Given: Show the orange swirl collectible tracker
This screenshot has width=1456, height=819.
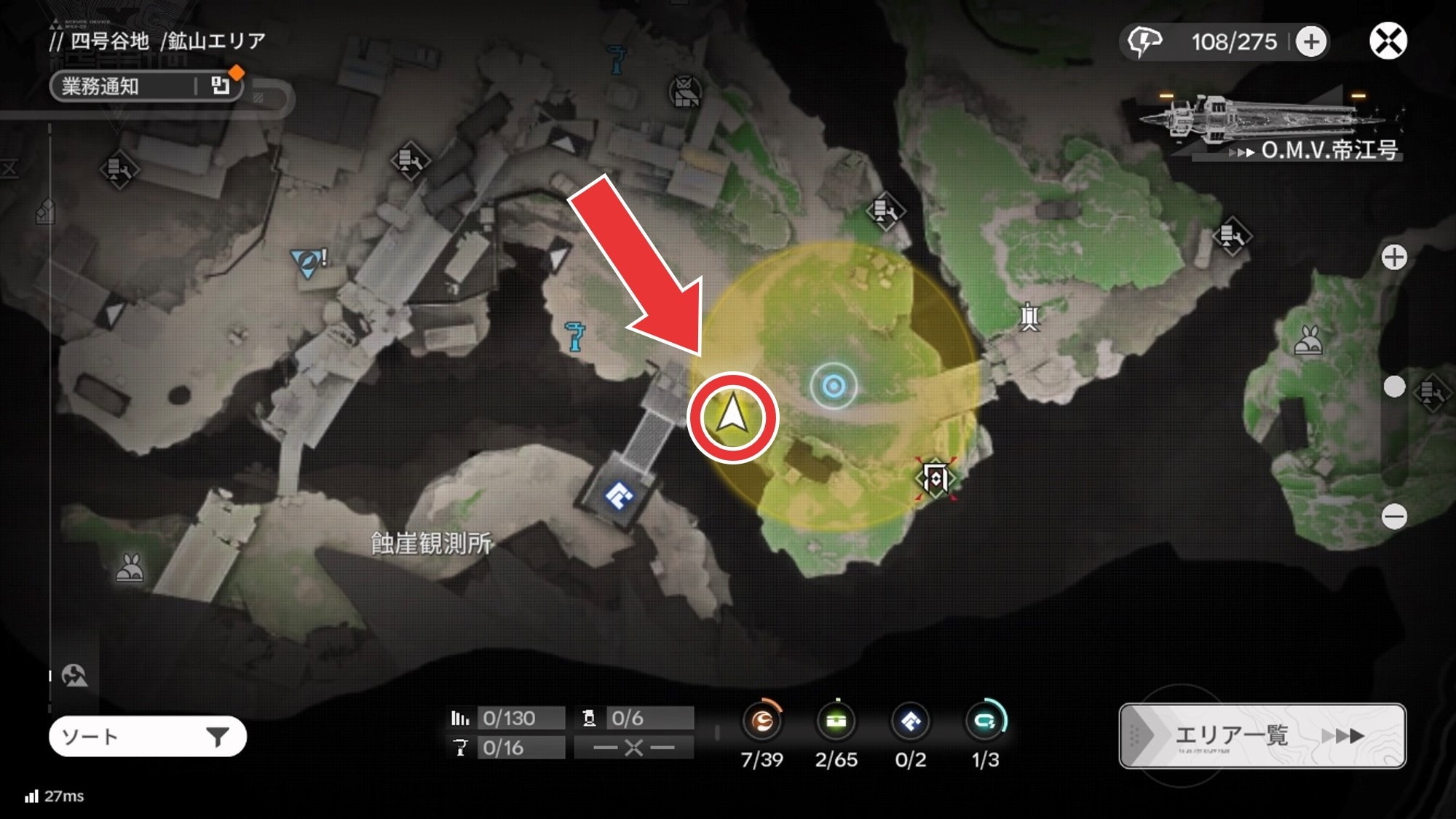Looking at the screenshot, I should click(761, 721).
